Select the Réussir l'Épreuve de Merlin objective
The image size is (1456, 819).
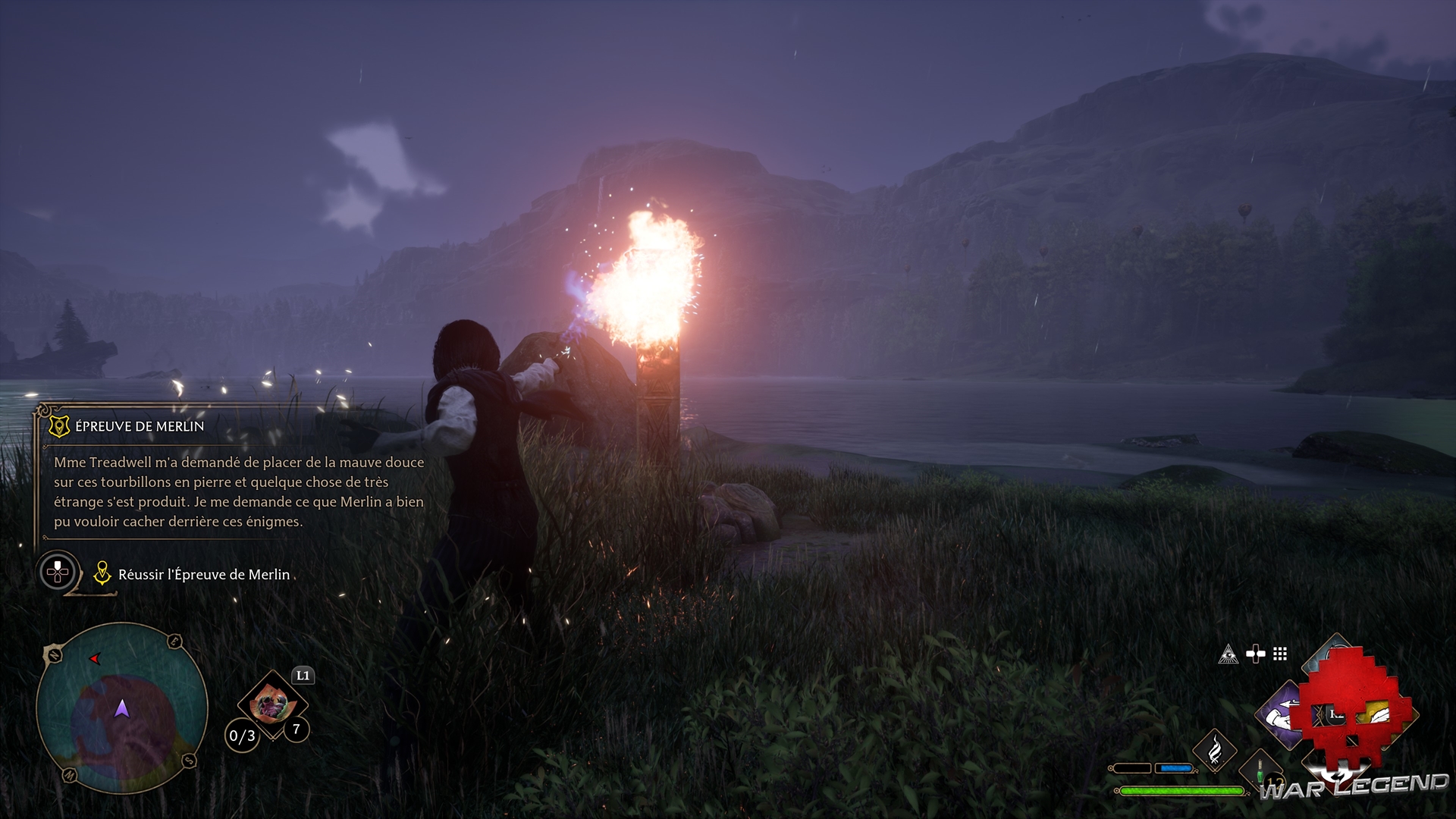click(x=203, y=575)
